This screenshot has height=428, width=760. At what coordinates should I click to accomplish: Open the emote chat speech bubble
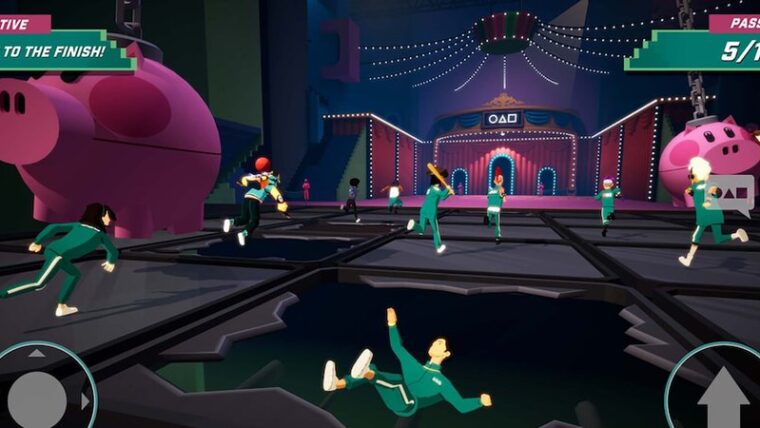(735, 194)
